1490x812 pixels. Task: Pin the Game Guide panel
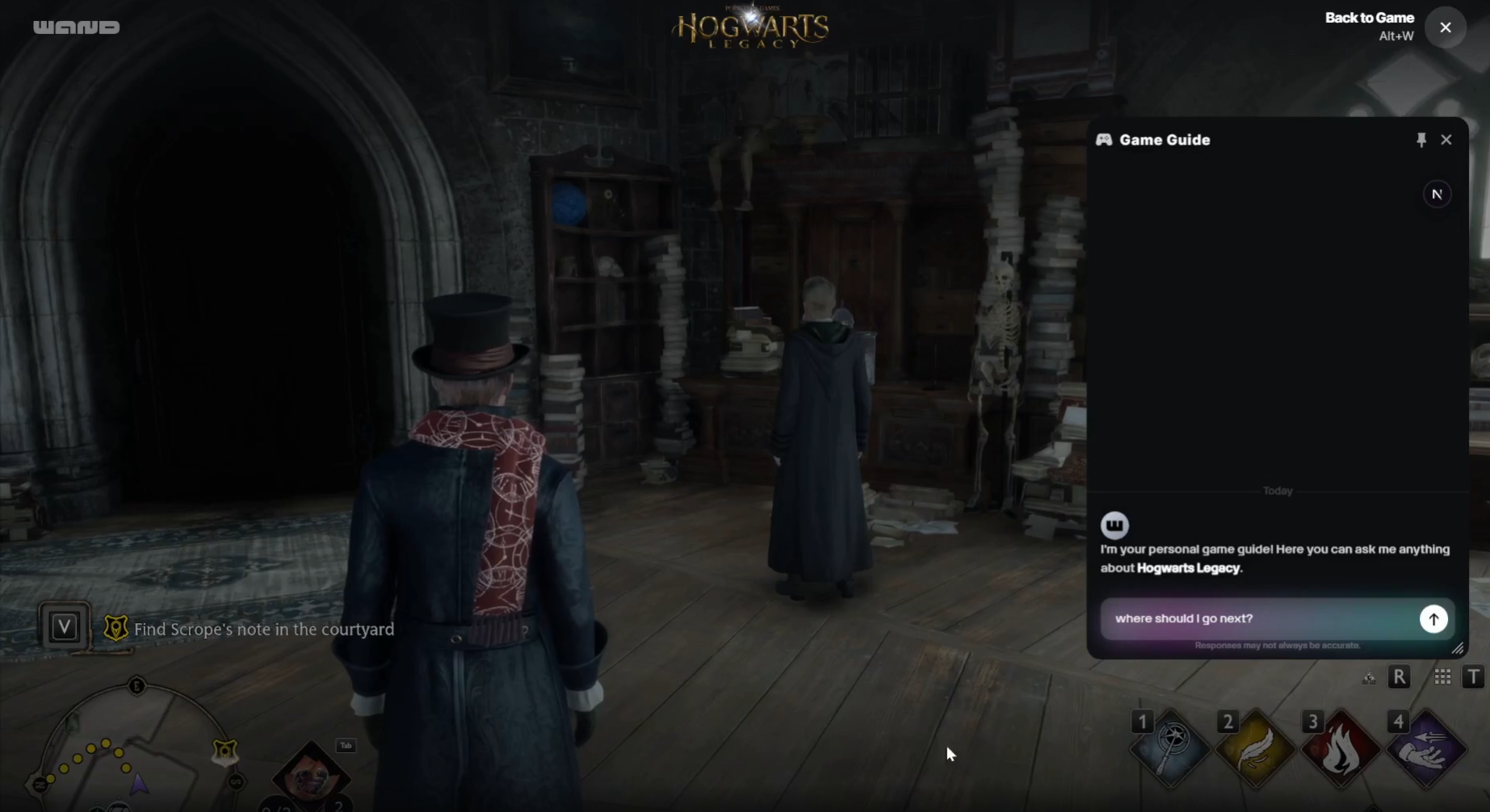1421,140
